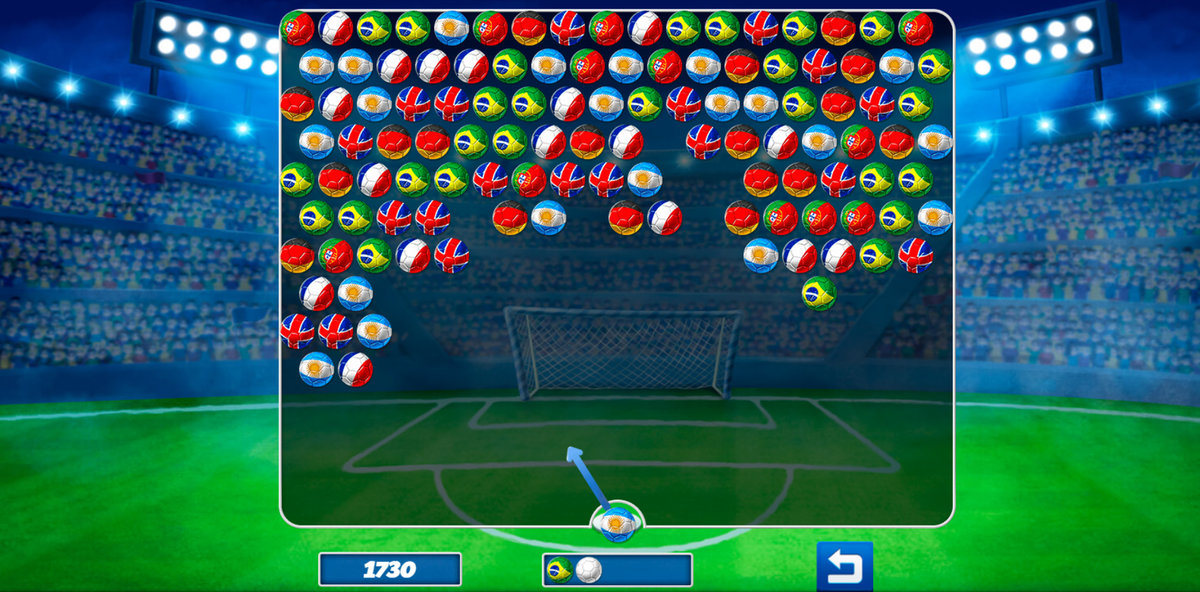Image resolution: width=1200 pixels, height=592 pixels.
Task: Click the blue back arrow button
Action: (844, 567)
